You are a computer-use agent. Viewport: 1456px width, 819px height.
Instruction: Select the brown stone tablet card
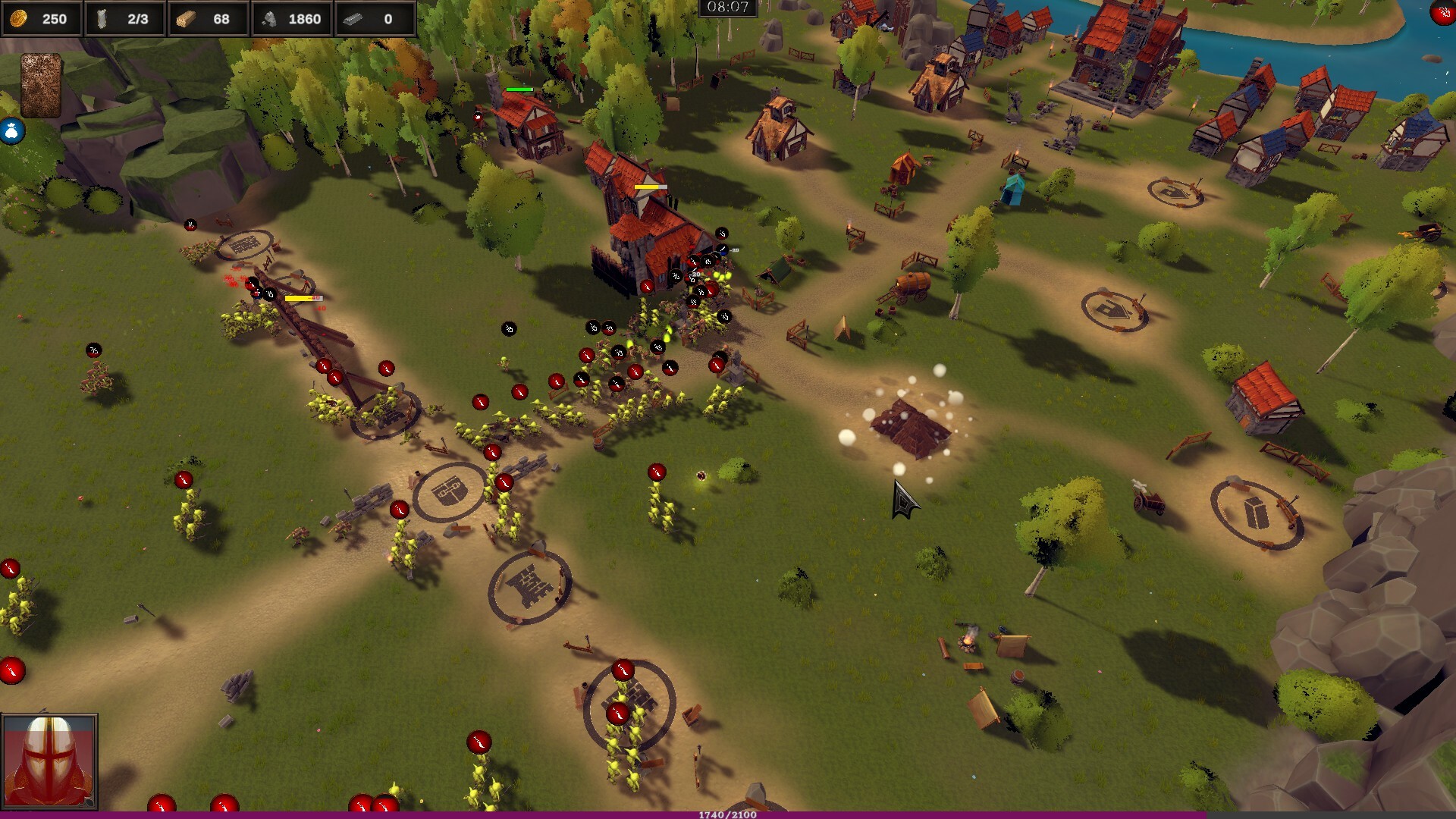click(x=40, y=85)
